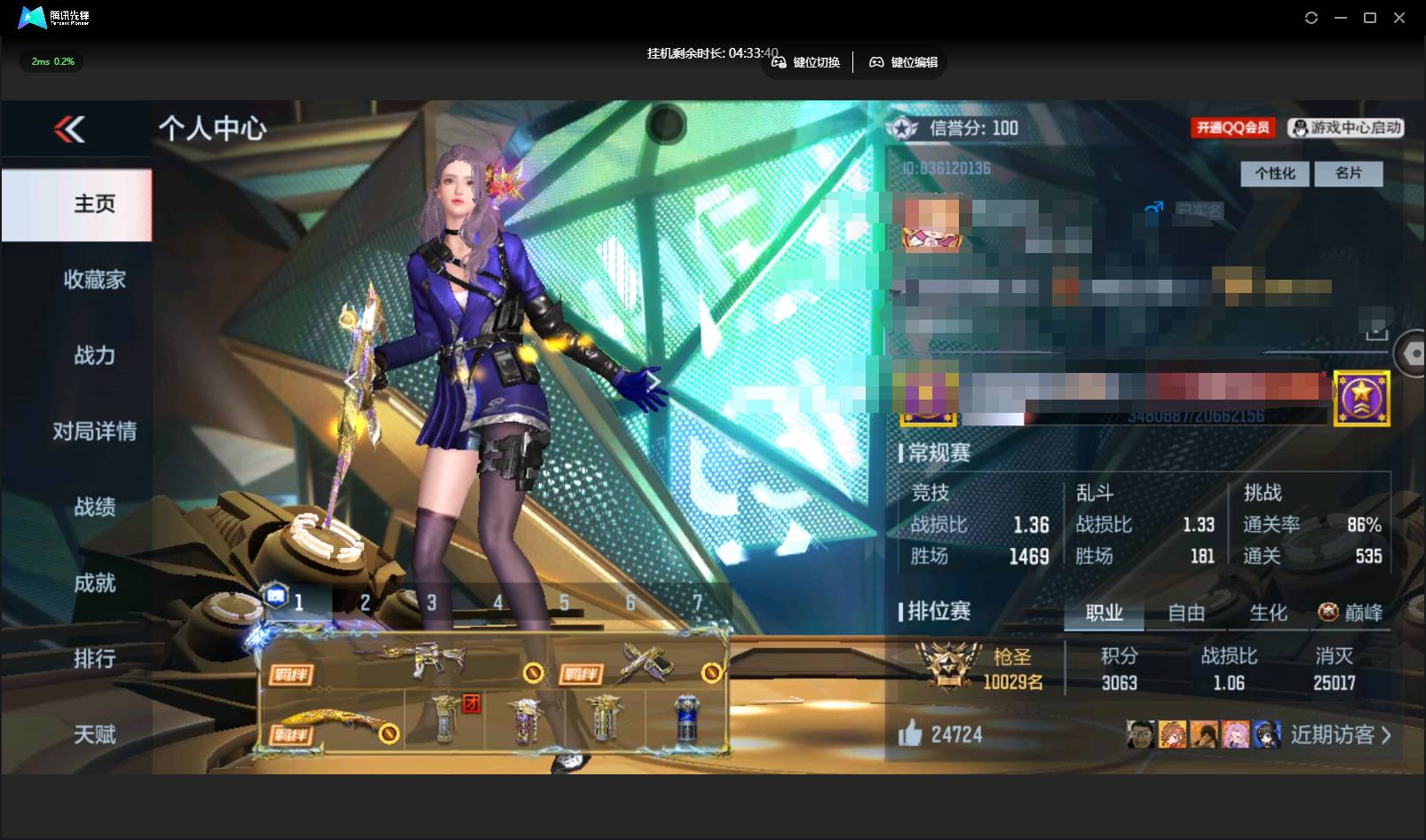Image resolution: width=1426 pixels, height=840 pixels.
Task: Give a thumbs-up like
Action: click(x=910, y=733)
